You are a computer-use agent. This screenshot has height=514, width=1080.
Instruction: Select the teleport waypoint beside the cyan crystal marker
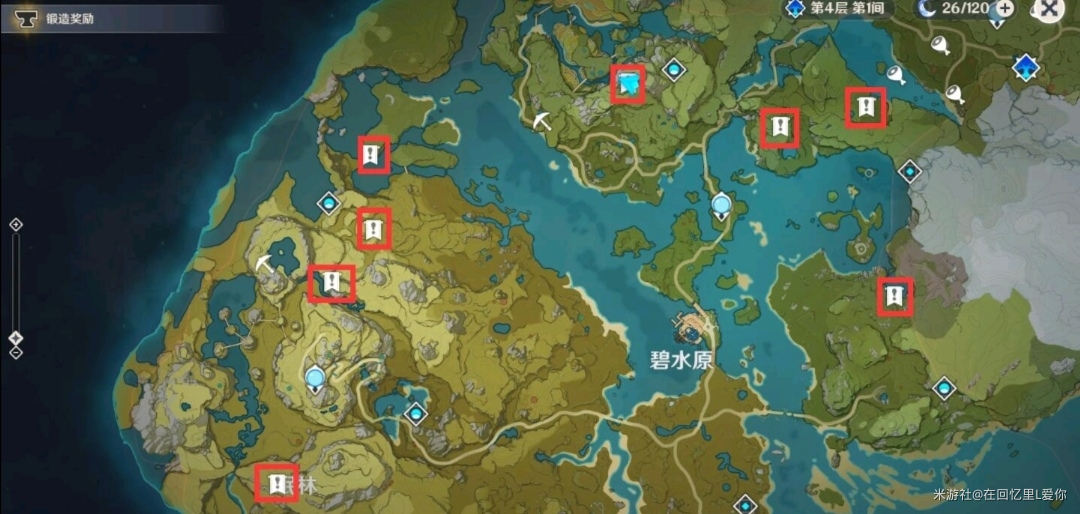[673, 68]
